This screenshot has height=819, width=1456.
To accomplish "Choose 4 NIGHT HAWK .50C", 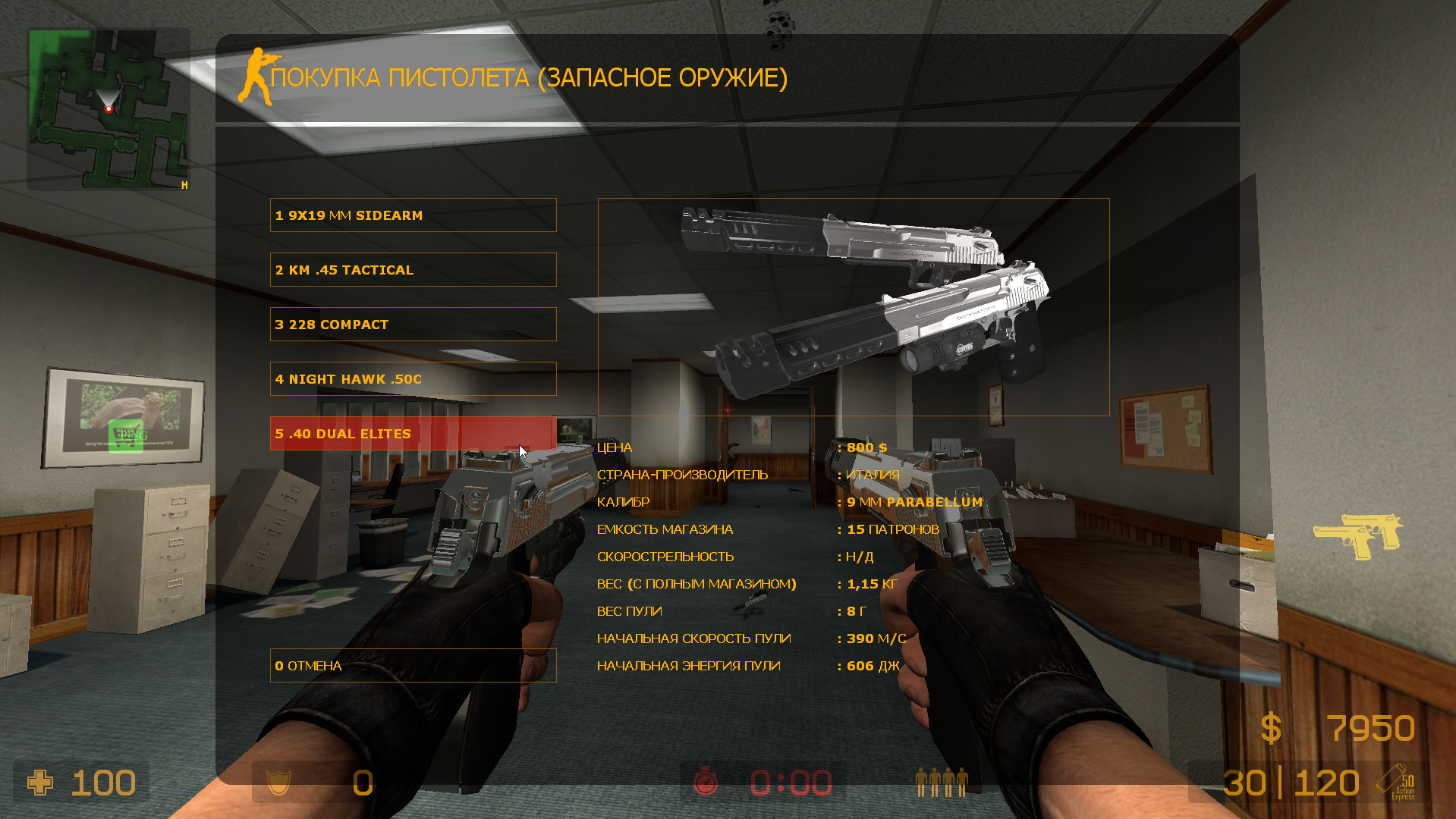I will (x=413, y=378).
